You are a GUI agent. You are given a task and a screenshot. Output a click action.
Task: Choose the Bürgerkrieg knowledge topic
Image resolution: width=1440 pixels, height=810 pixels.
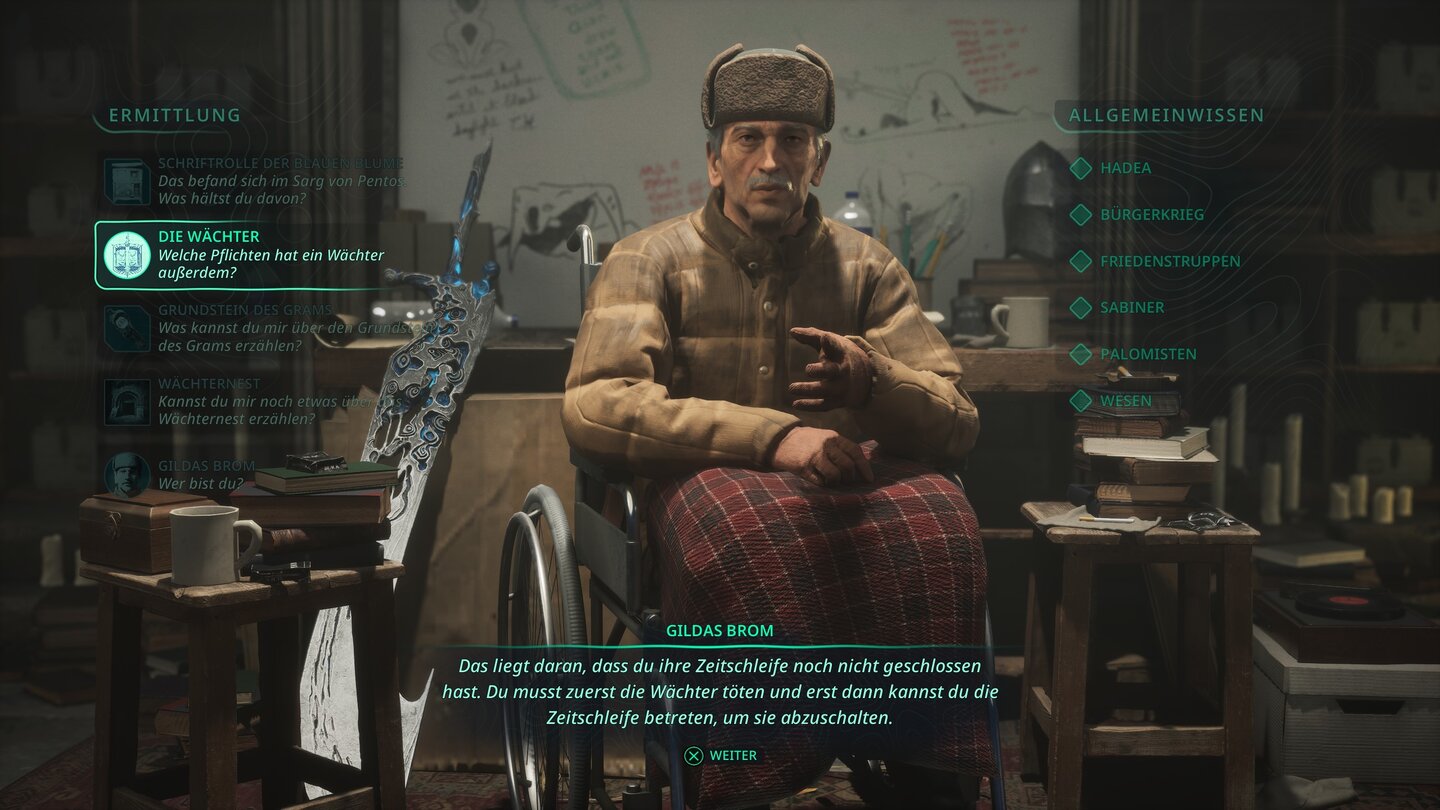(1151, 215)
